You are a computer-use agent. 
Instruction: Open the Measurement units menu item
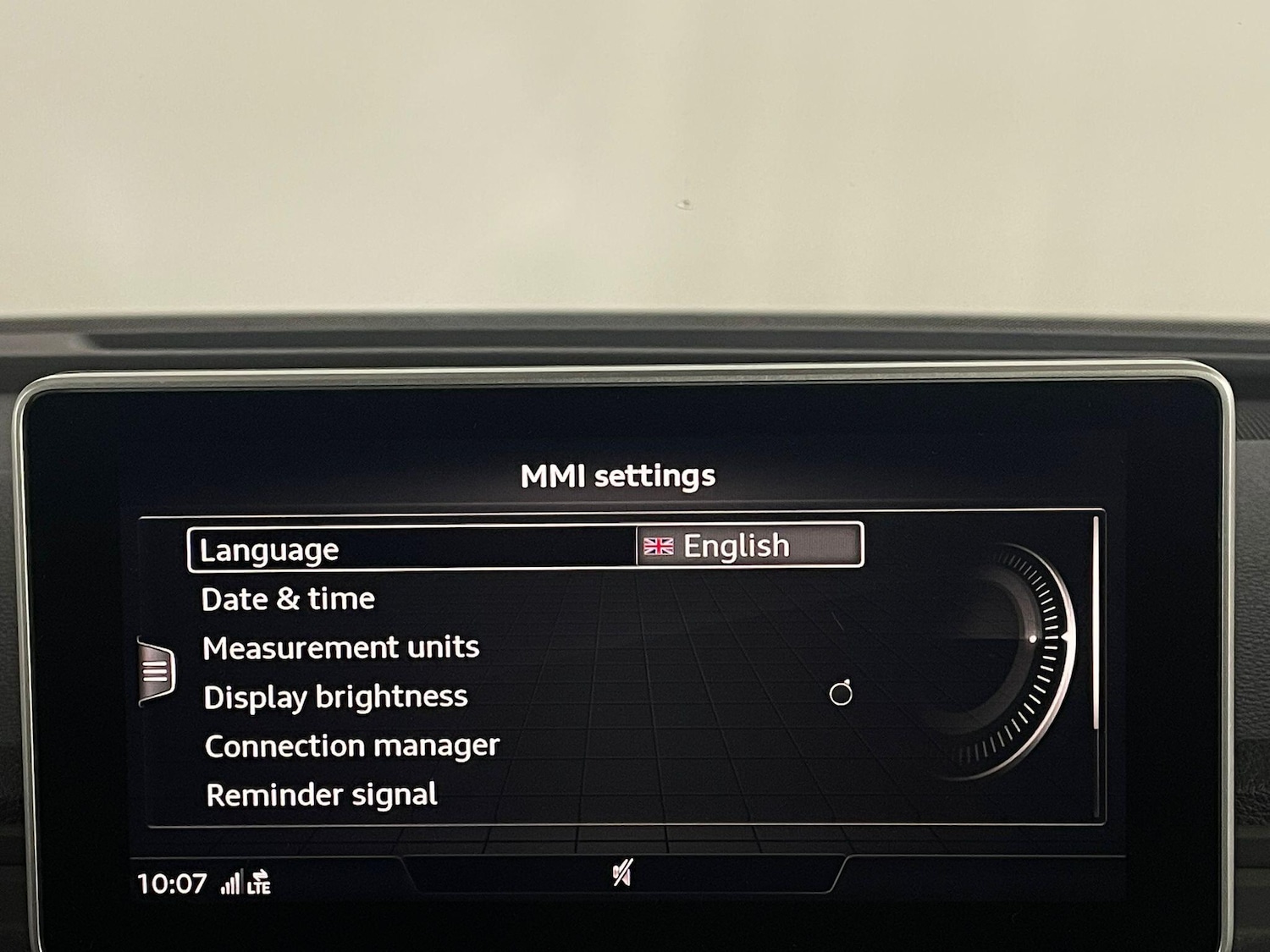340,647
